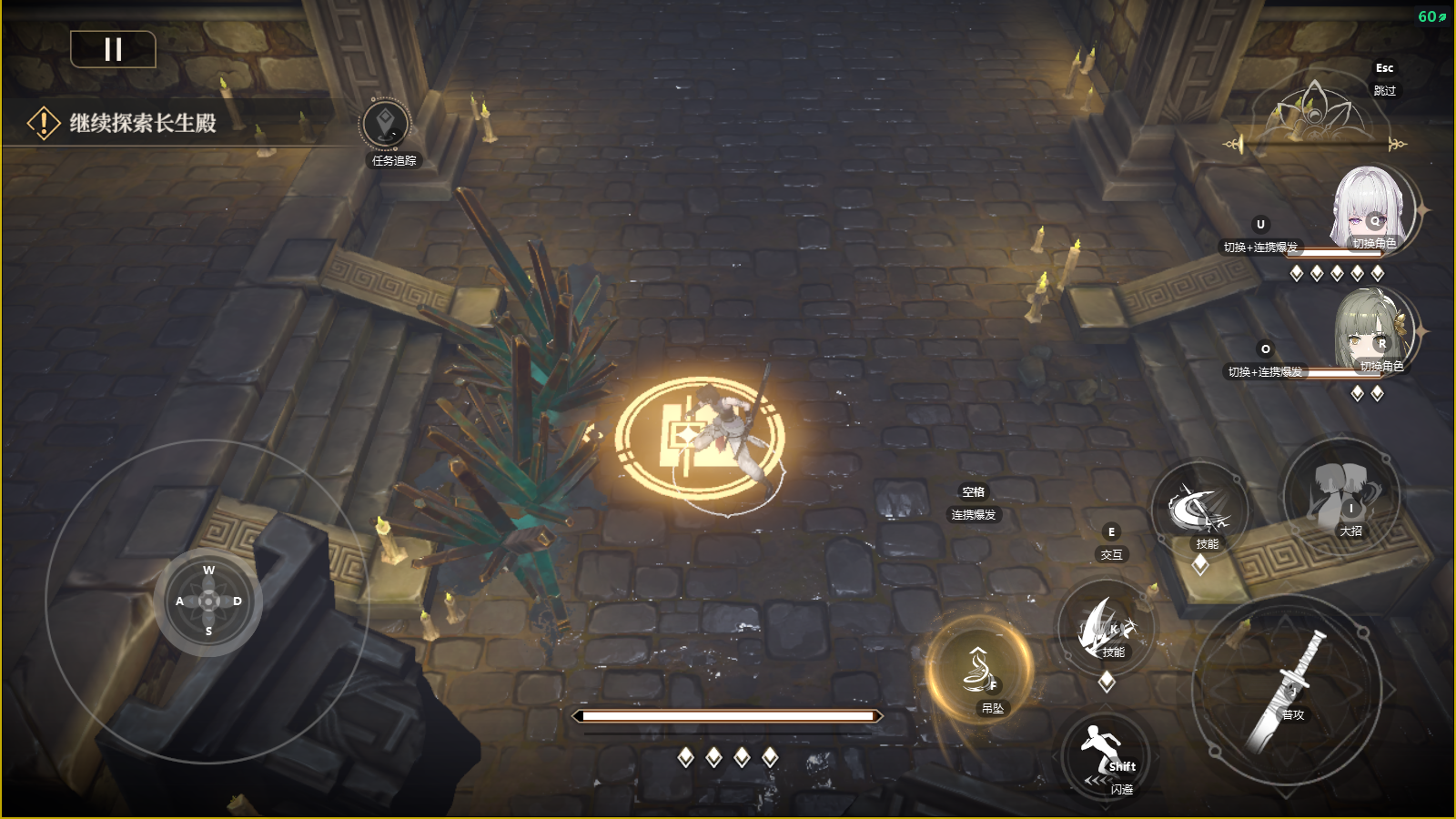
Task: Open the 任务追踪 quest tracking icon
Action: pos(386,126)
